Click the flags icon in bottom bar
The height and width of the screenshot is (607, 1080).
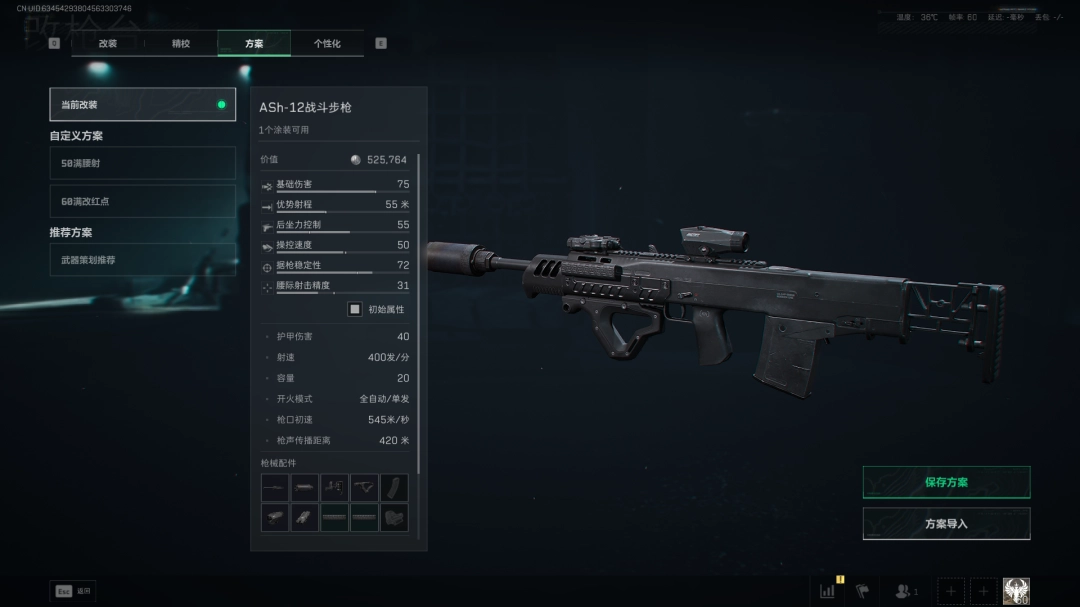(x=862, y=591)
